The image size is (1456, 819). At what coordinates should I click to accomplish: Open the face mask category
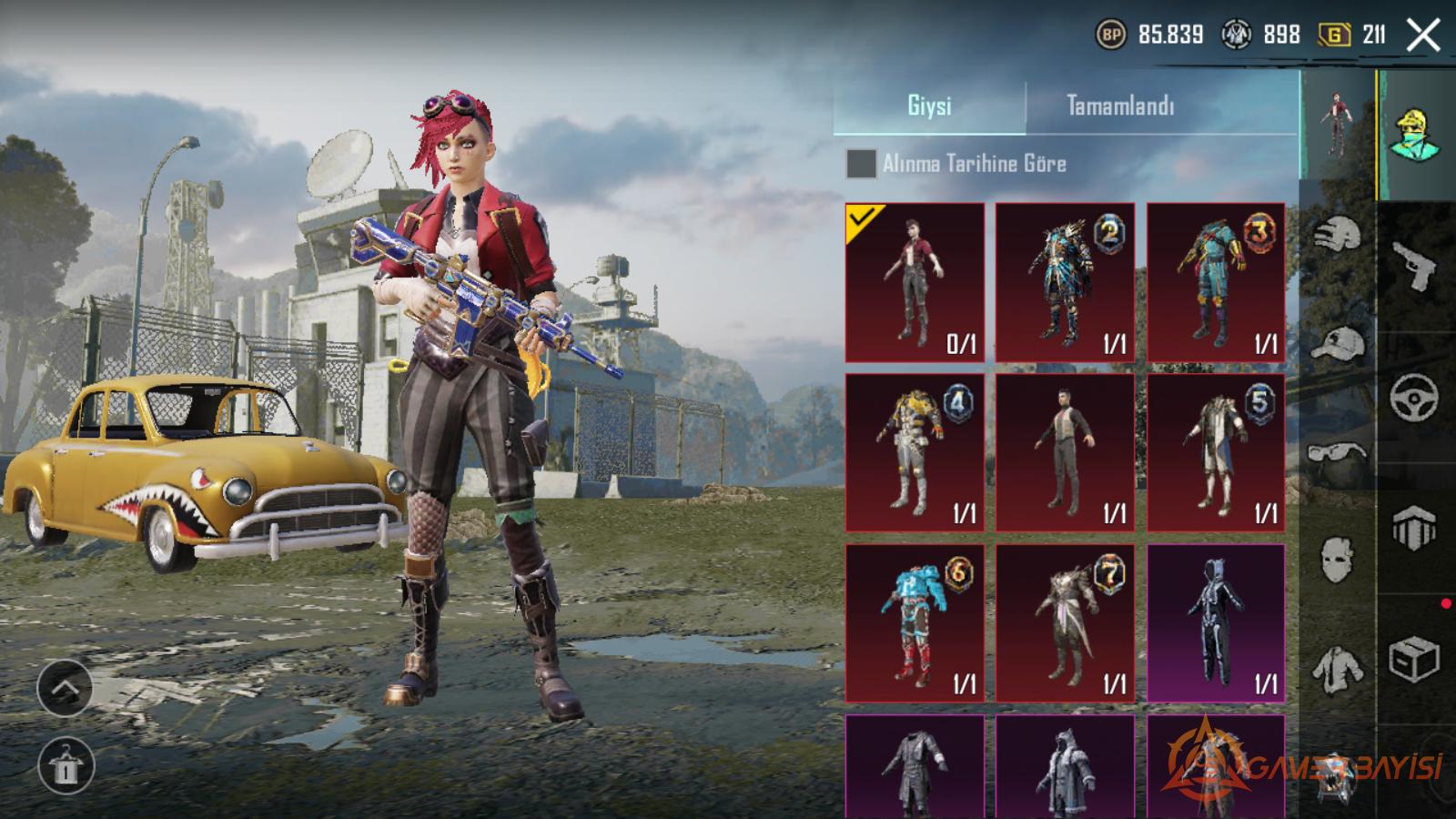pyautogui.click(x=1338, y=558)
